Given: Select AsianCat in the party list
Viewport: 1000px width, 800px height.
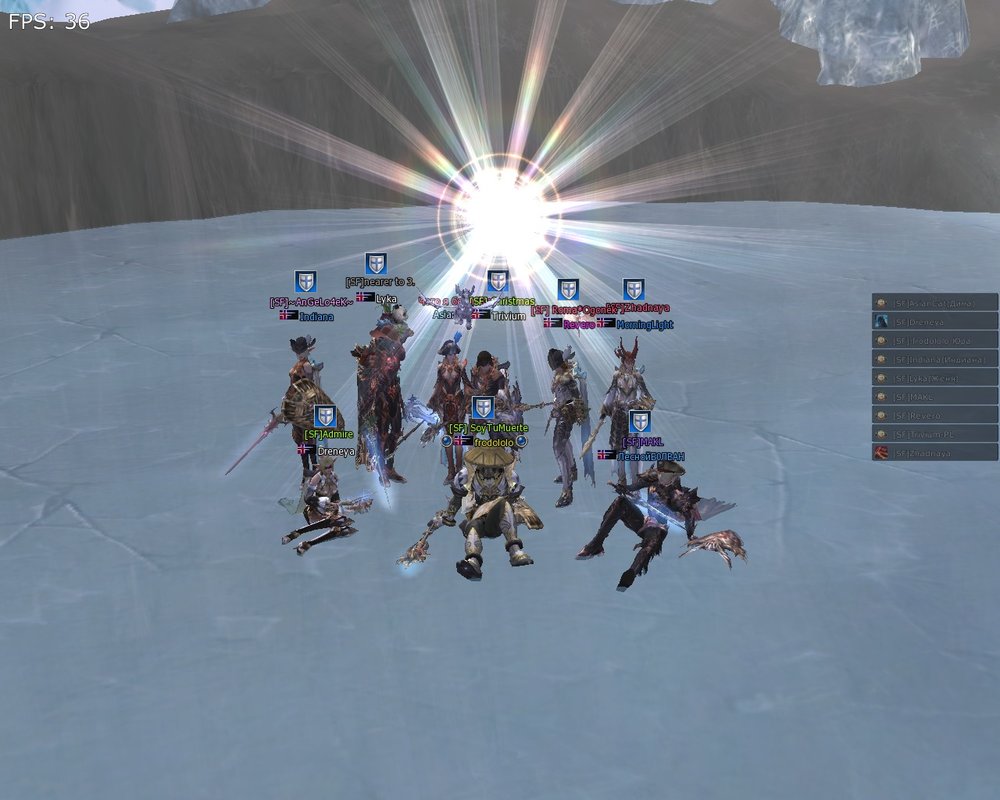Looking at the screenshot, I should (935, 302).
